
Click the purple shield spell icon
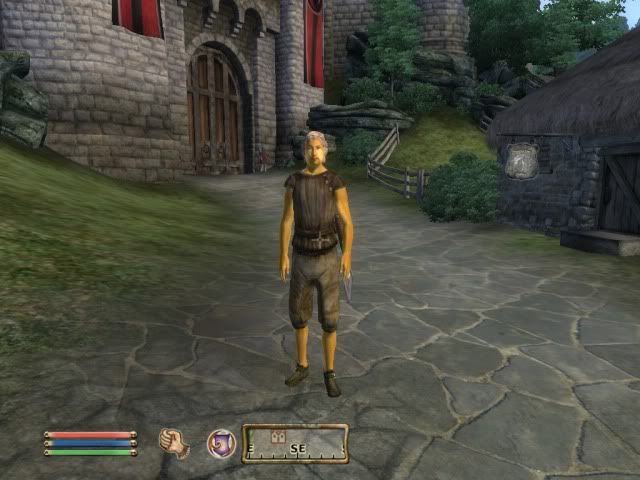[221, 443]
